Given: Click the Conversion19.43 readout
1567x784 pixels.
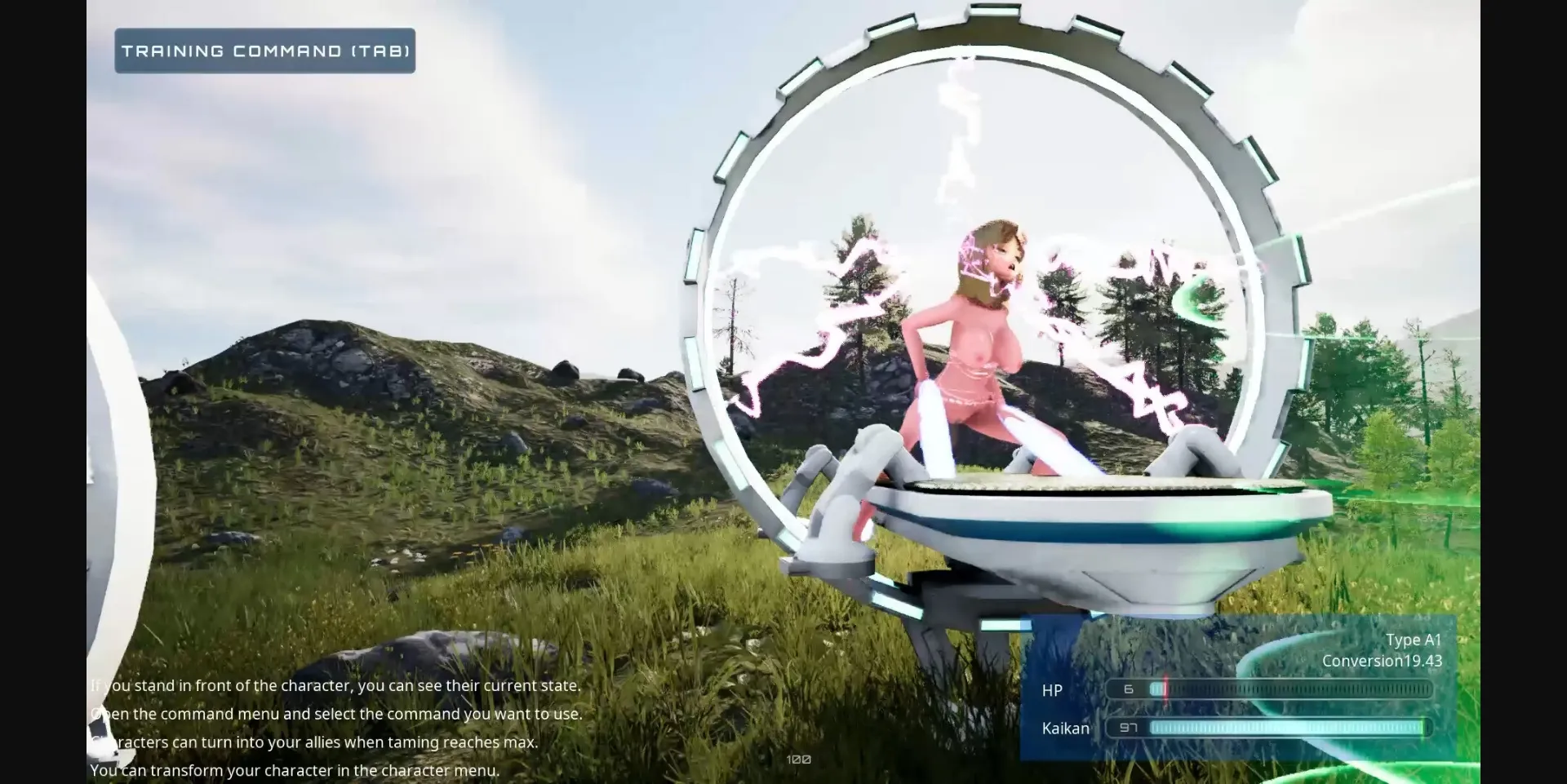Looking at the screenshot, I should coord(1383,661).
